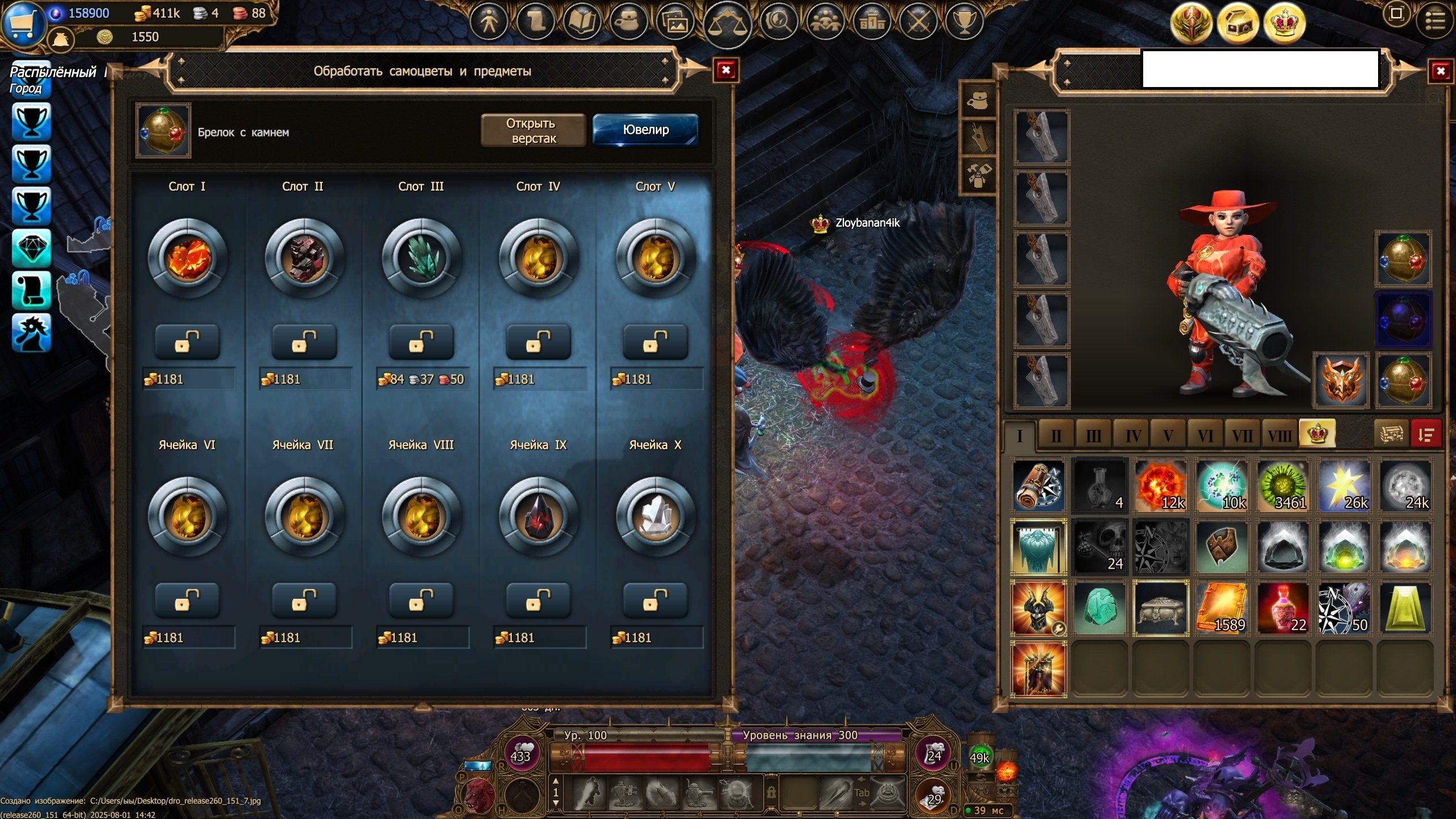Viewport: 1456px width, 819px height.
Task: Select the white crystal gem in Ячейка X
Action: tap(655, 516)
